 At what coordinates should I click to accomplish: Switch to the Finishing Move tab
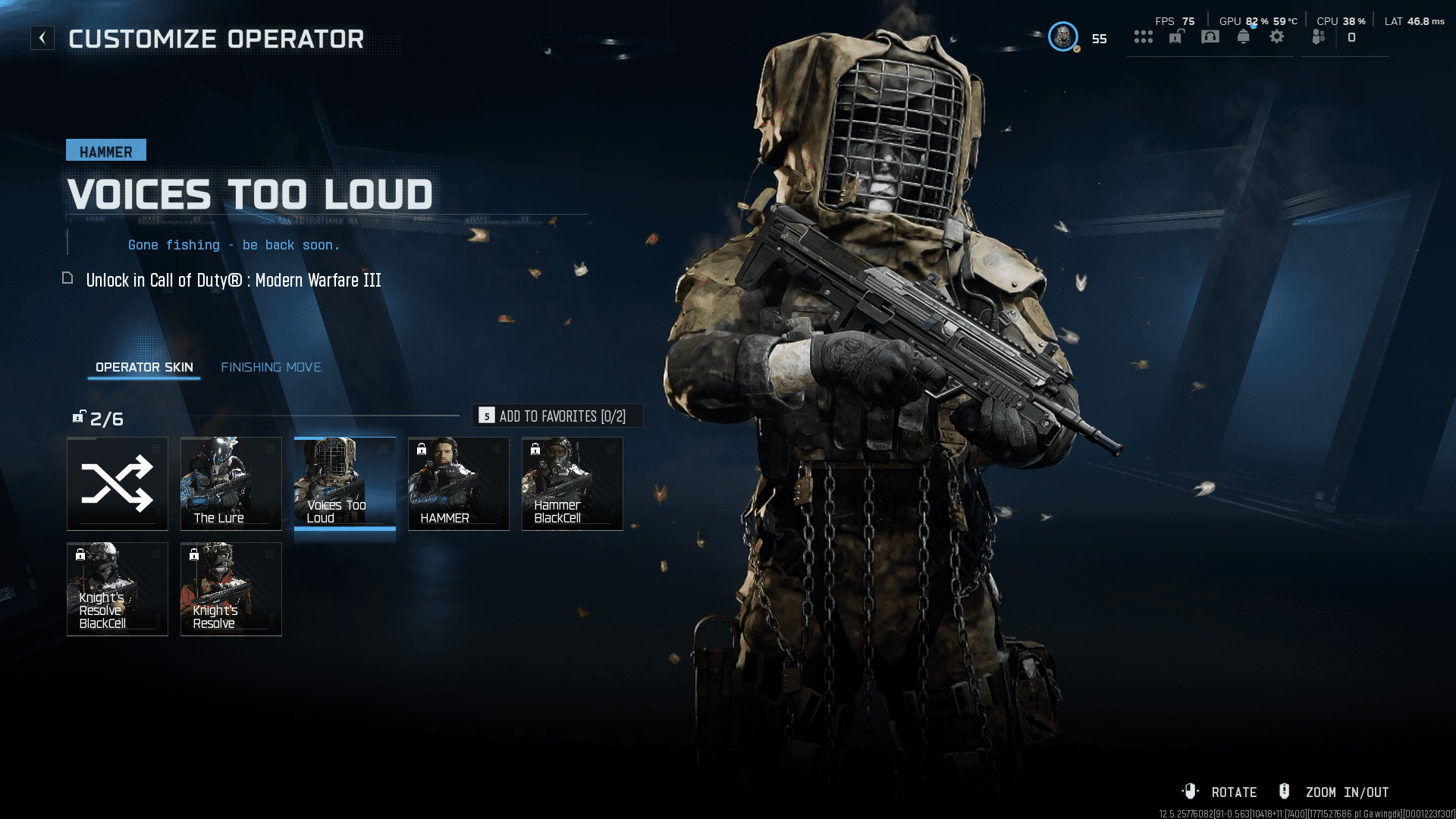coord(271,367)
